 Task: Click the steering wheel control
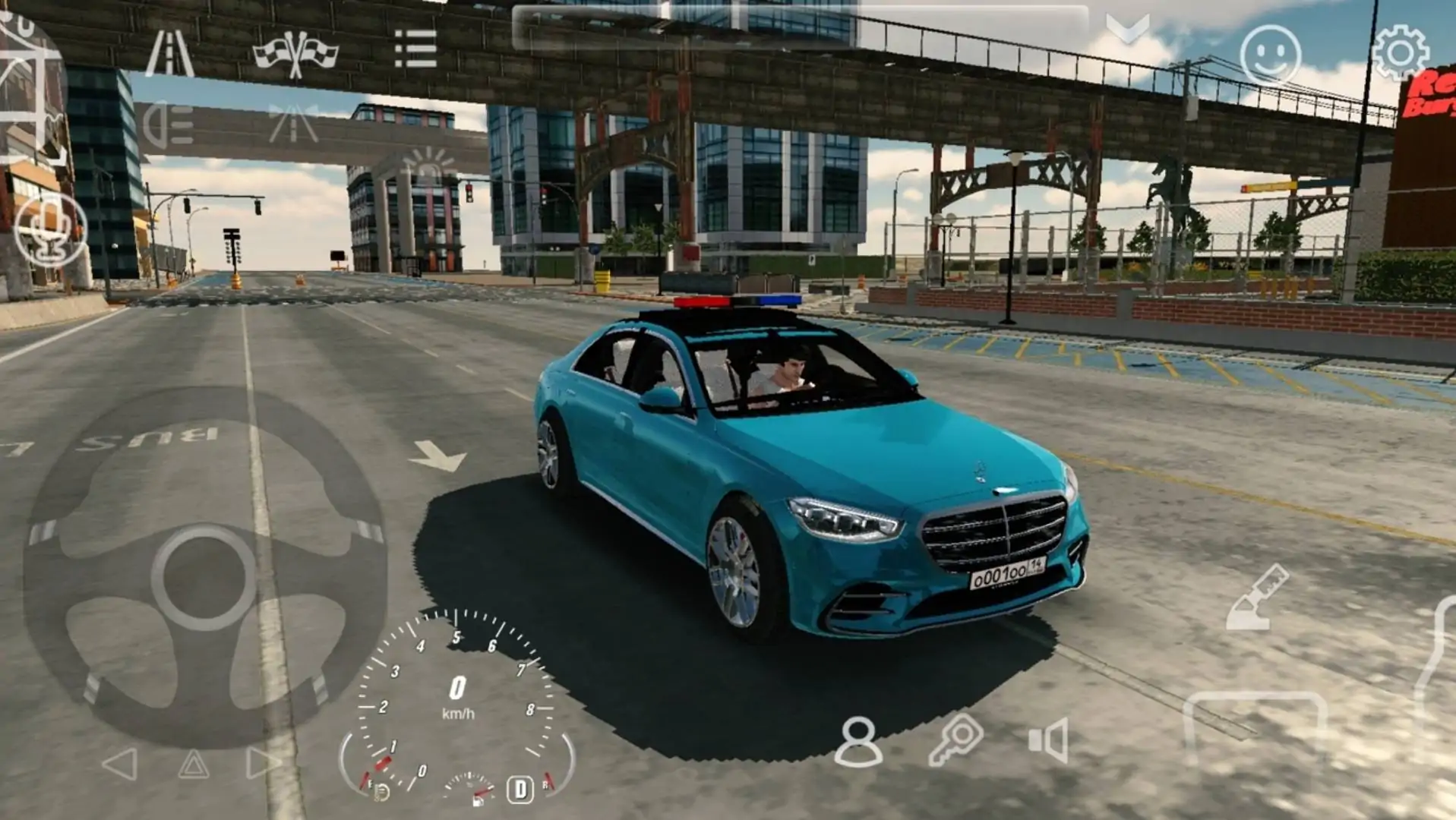pos(204,578)
